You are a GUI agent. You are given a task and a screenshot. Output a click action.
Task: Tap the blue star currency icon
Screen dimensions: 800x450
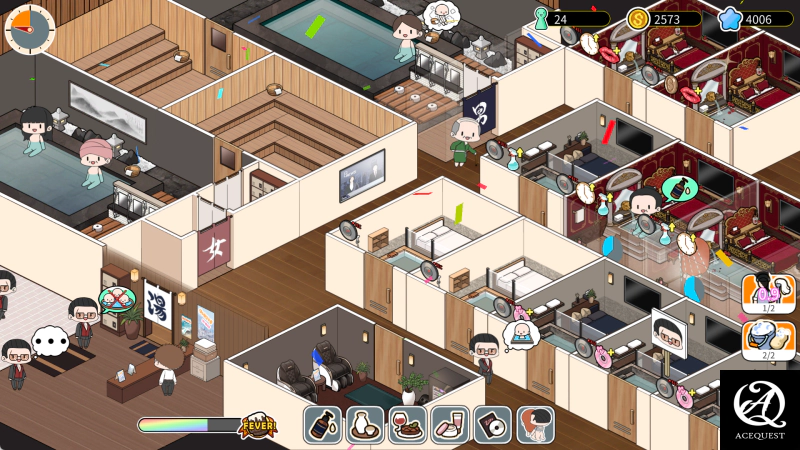(x=732, y=19)
